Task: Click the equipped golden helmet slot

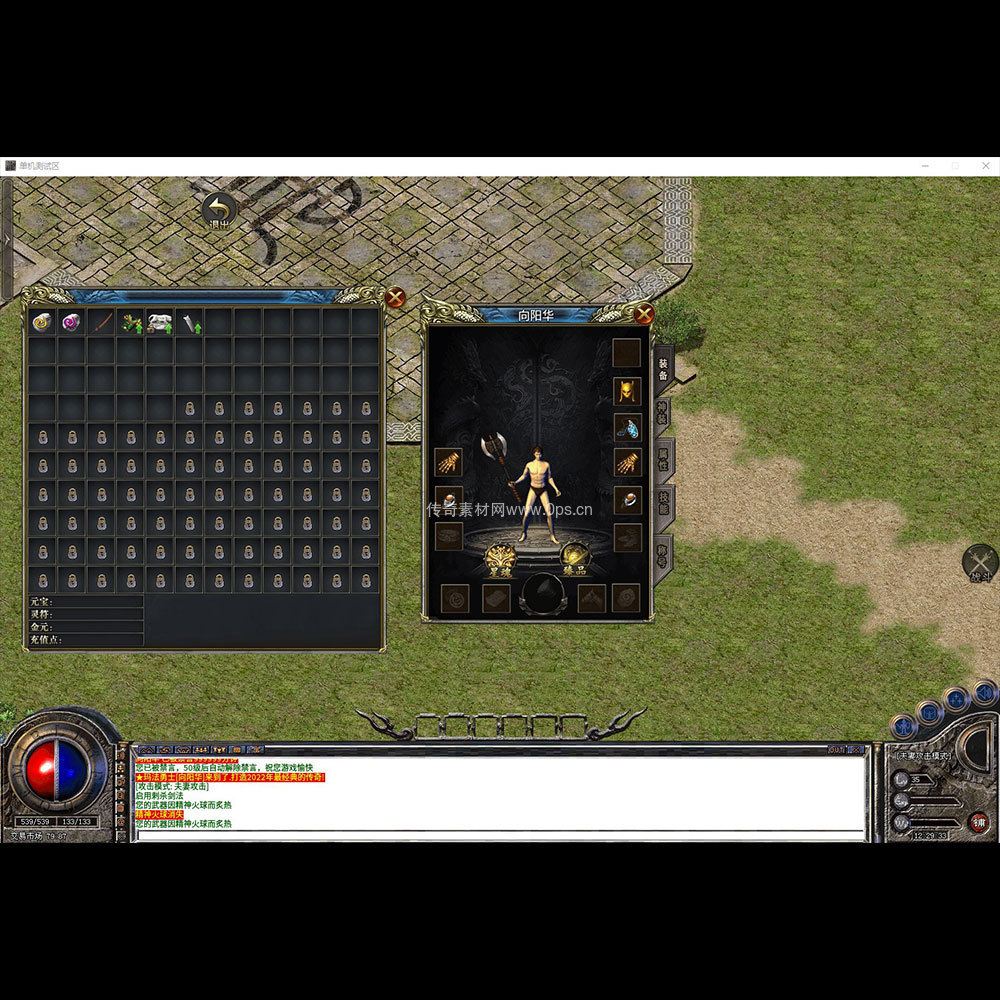Action: (627, 391)
